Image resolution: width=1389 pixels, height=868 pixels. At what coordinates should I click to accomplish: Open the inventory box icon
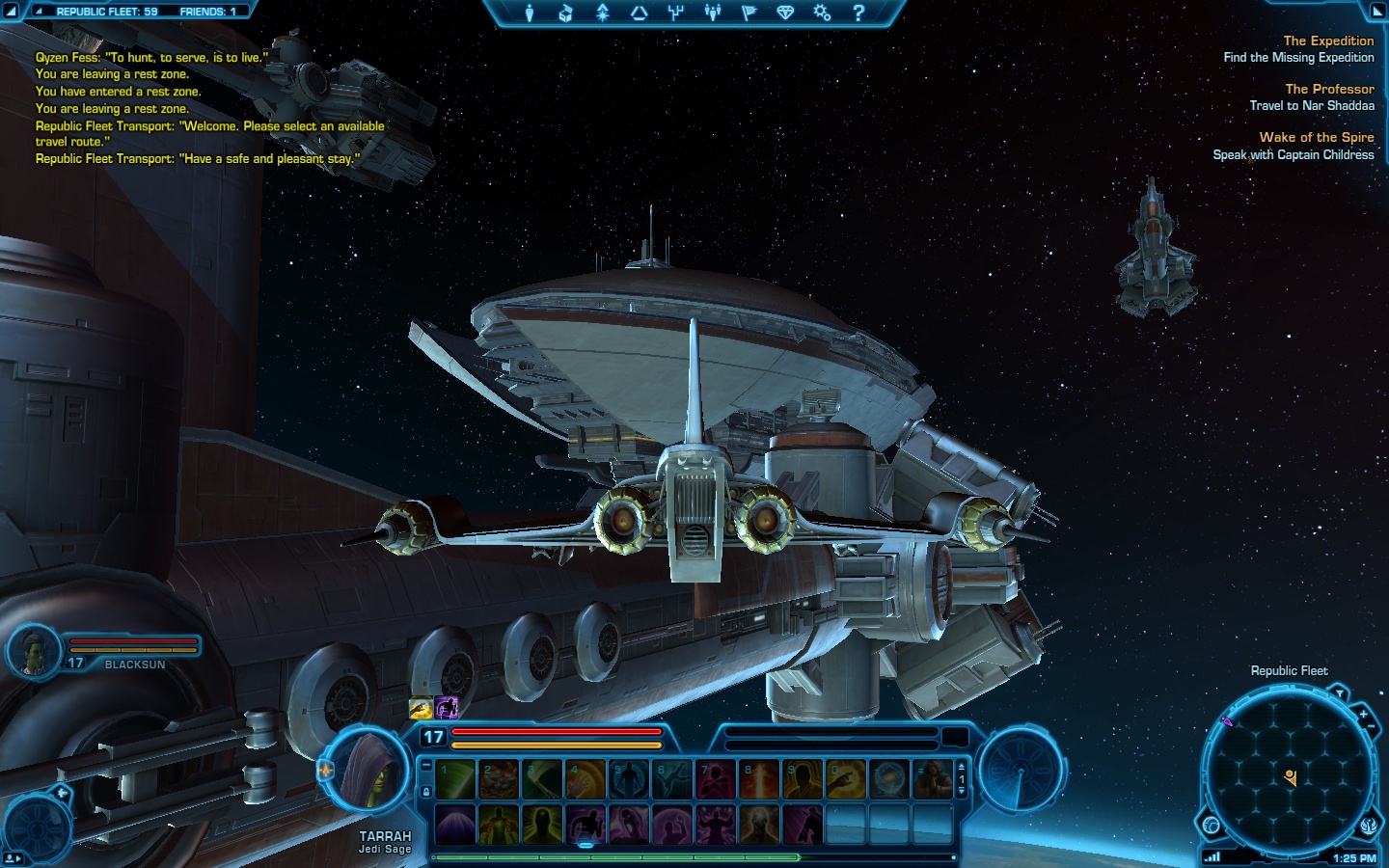[x=565, y=13]
